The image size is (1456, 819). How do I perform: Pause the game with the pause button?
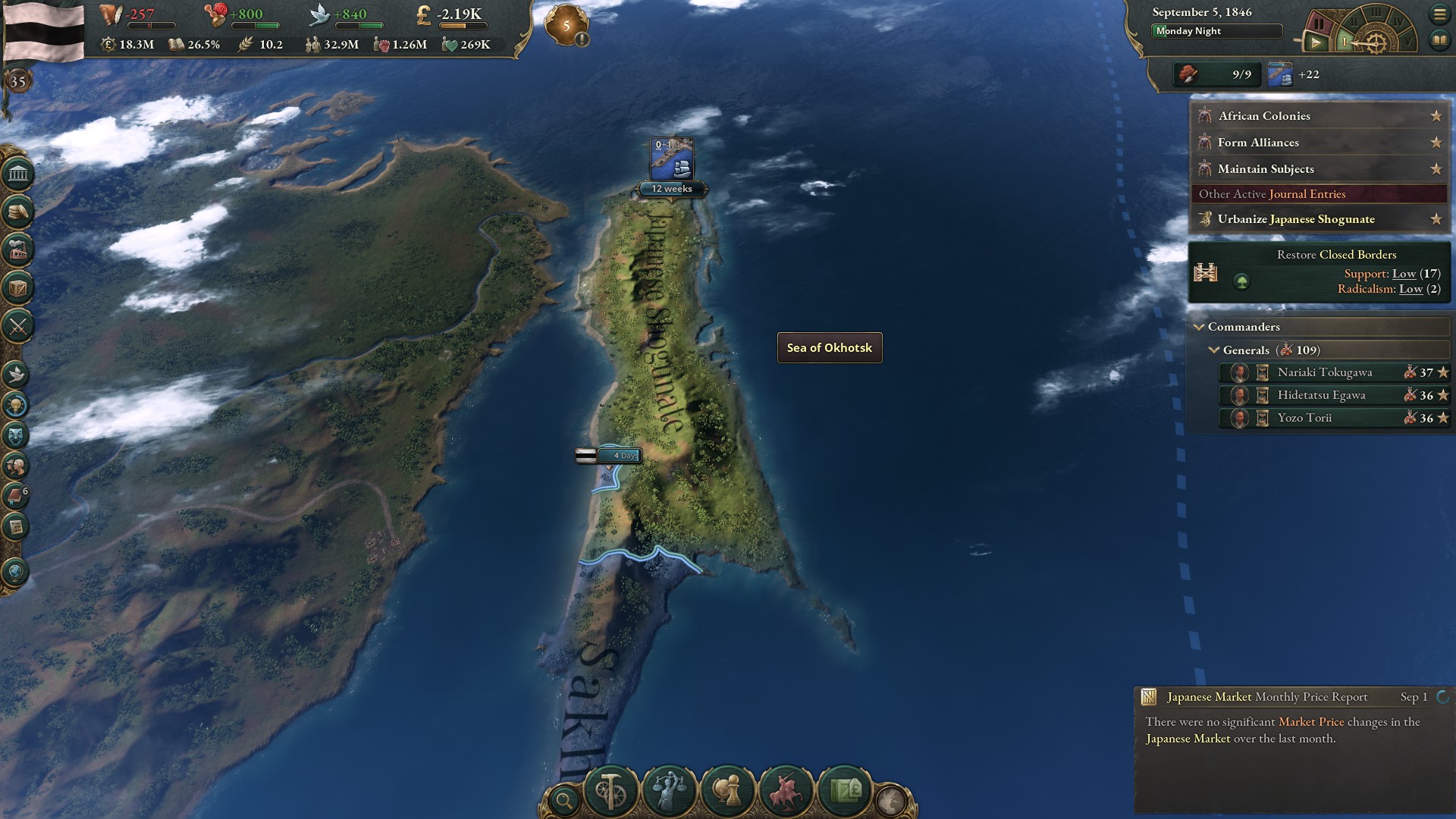pyautogui.click(x=1319, y=24)
